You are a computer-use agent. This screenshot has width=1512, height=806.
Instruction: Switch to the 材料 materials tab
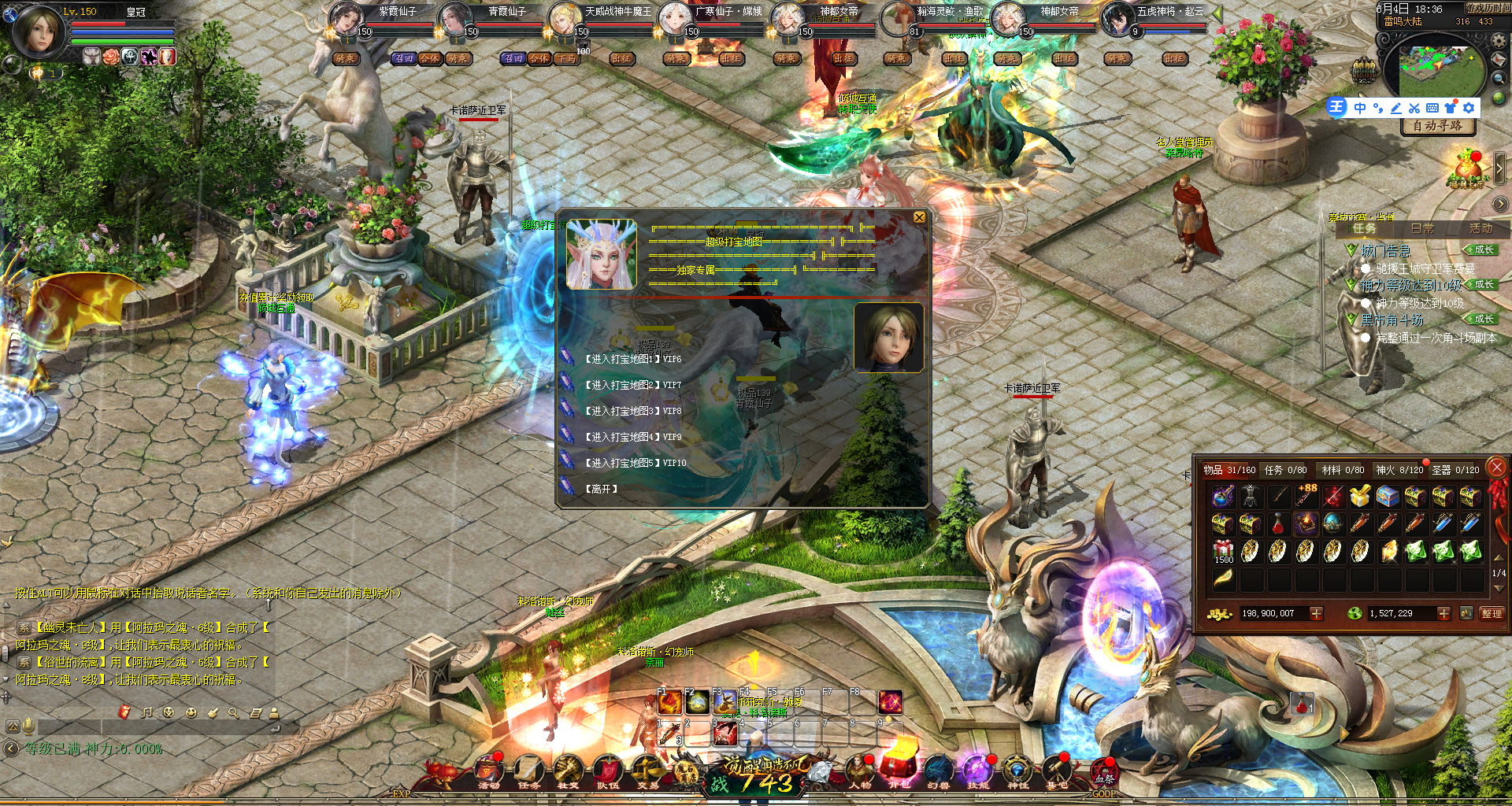click(1342, 470)
